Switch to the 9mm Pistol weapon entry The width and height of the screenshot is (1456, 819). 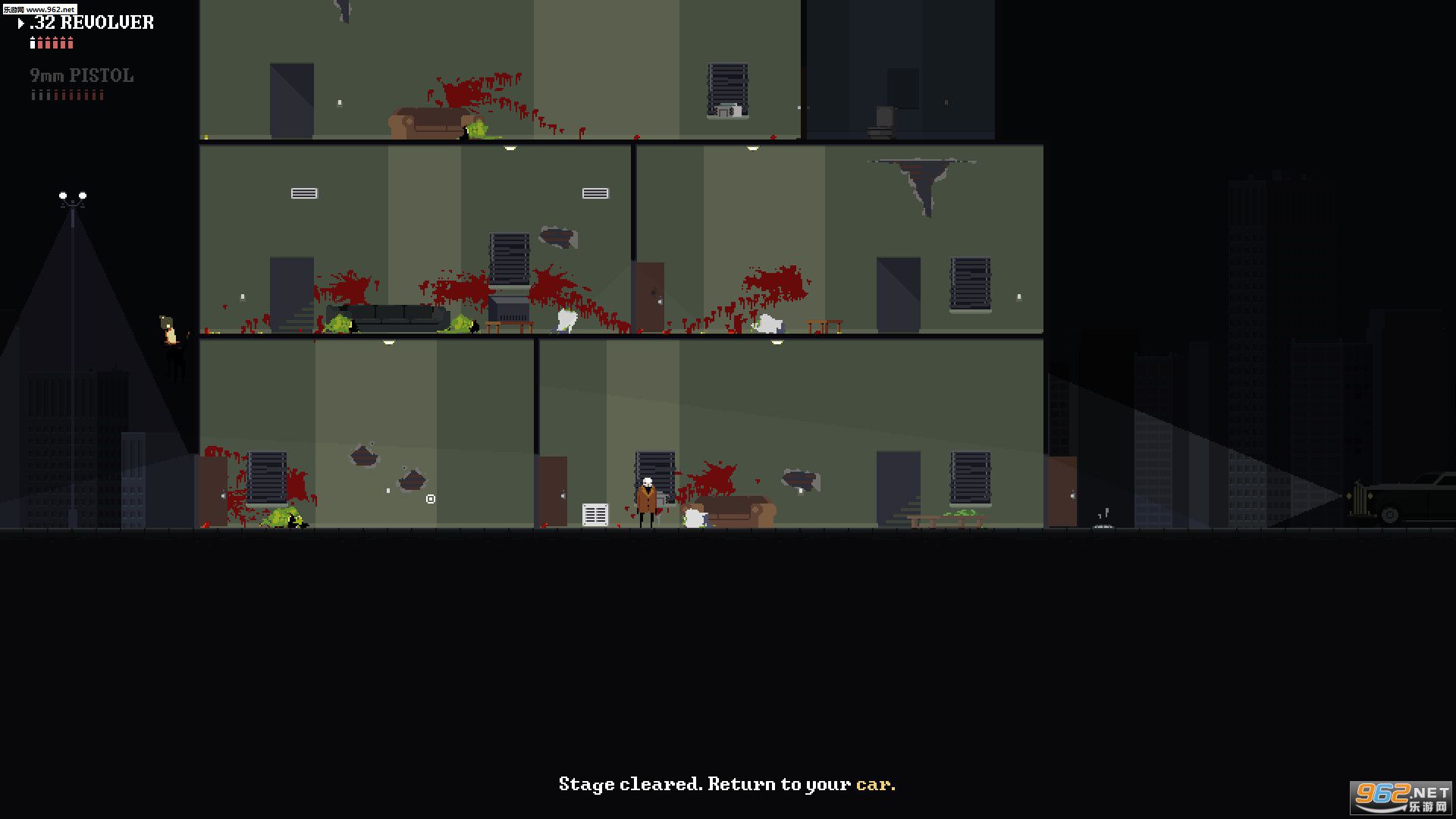coord(81,75)
